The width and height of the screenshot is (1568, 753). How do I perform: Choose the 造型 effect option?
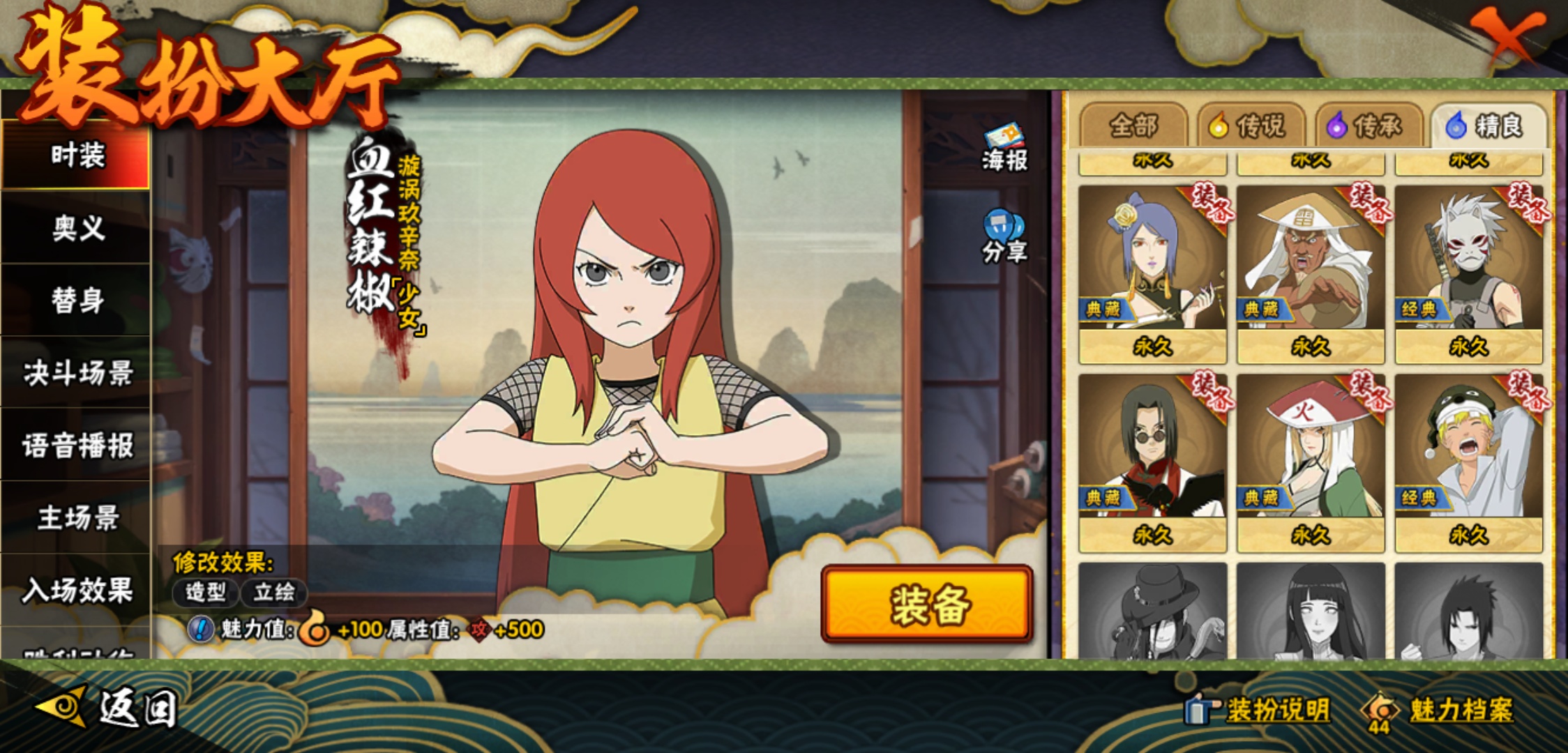[x=206, y=593]
